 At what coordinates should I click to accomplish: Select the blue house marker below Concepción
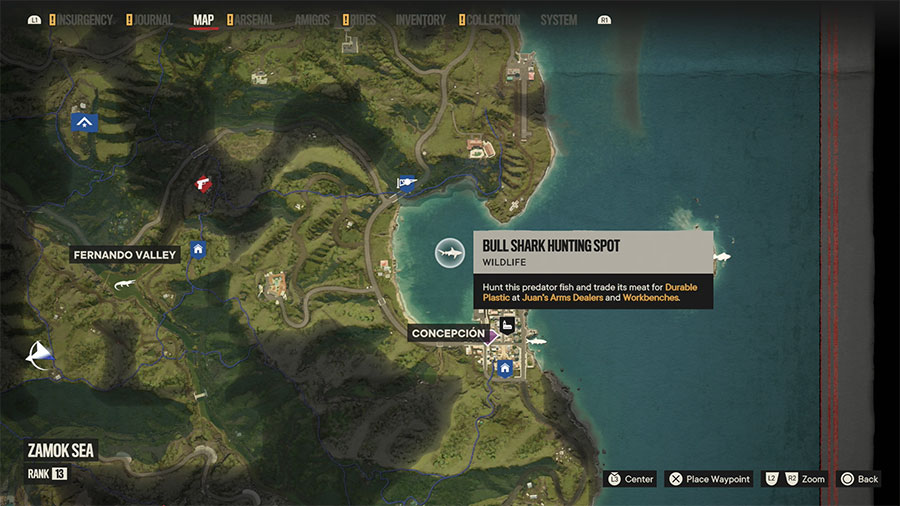tap(505, 368)
